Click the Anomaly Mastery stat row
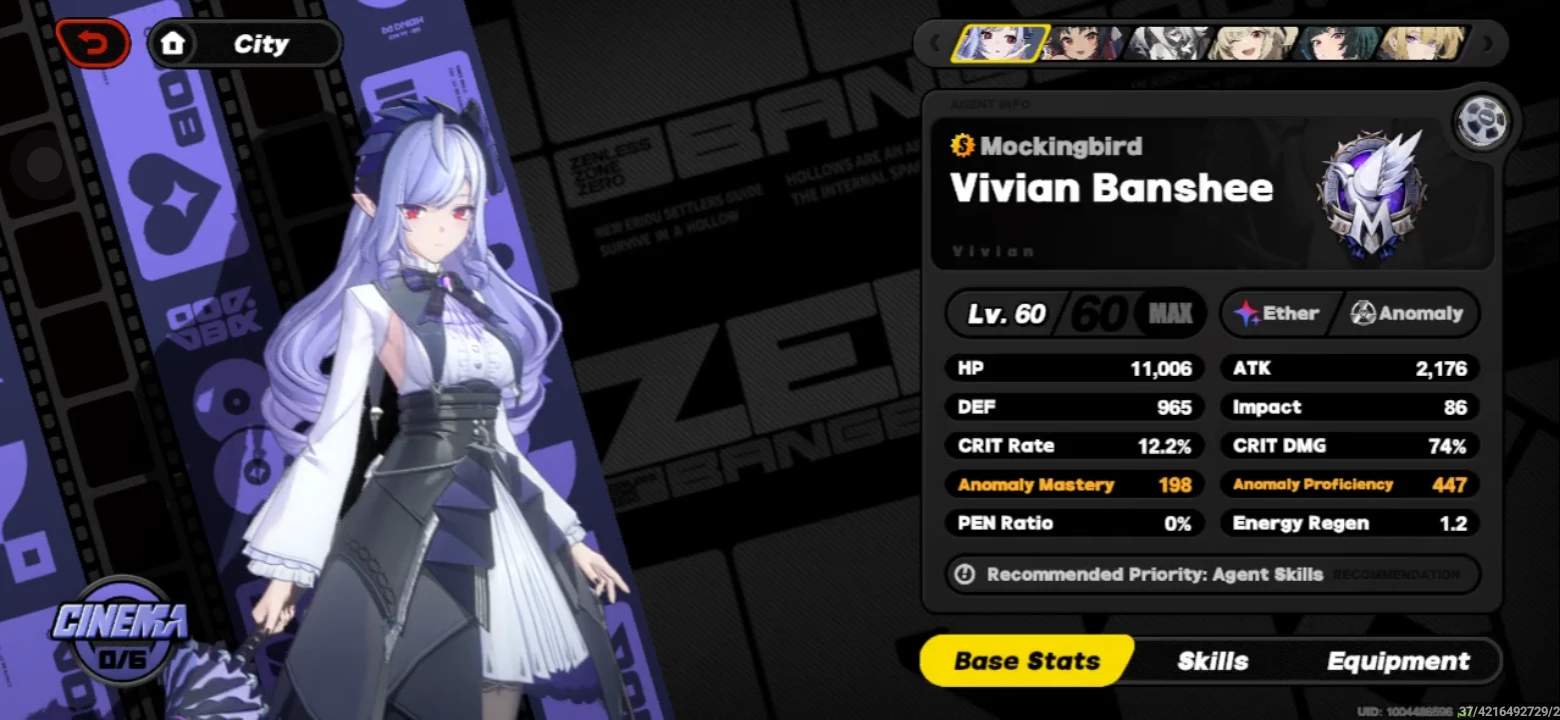Viewport: 1560px width, 720px height. tap(1074, 484)
